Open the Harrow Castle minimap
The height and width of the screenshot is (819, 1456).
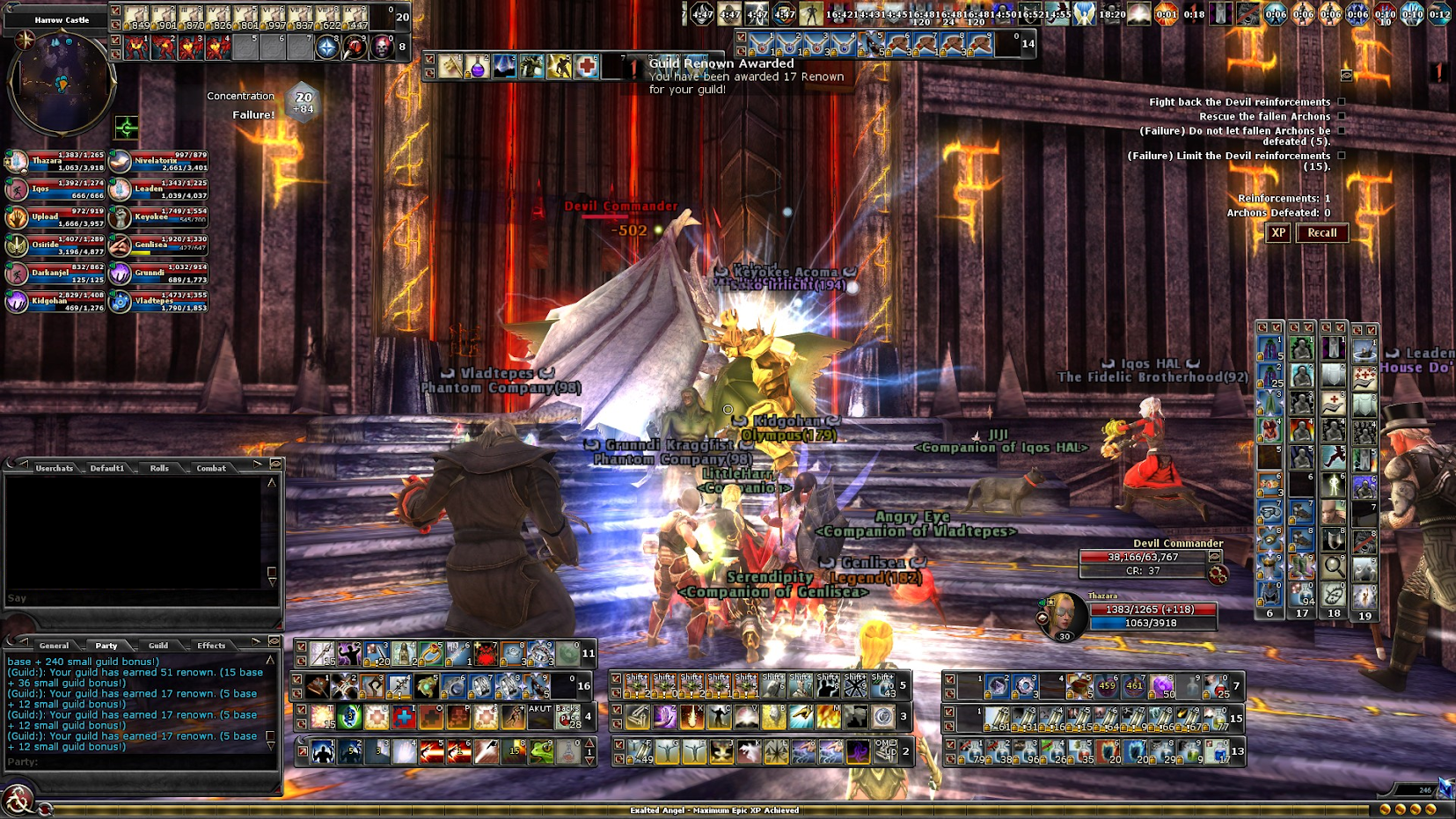point(62,84)
